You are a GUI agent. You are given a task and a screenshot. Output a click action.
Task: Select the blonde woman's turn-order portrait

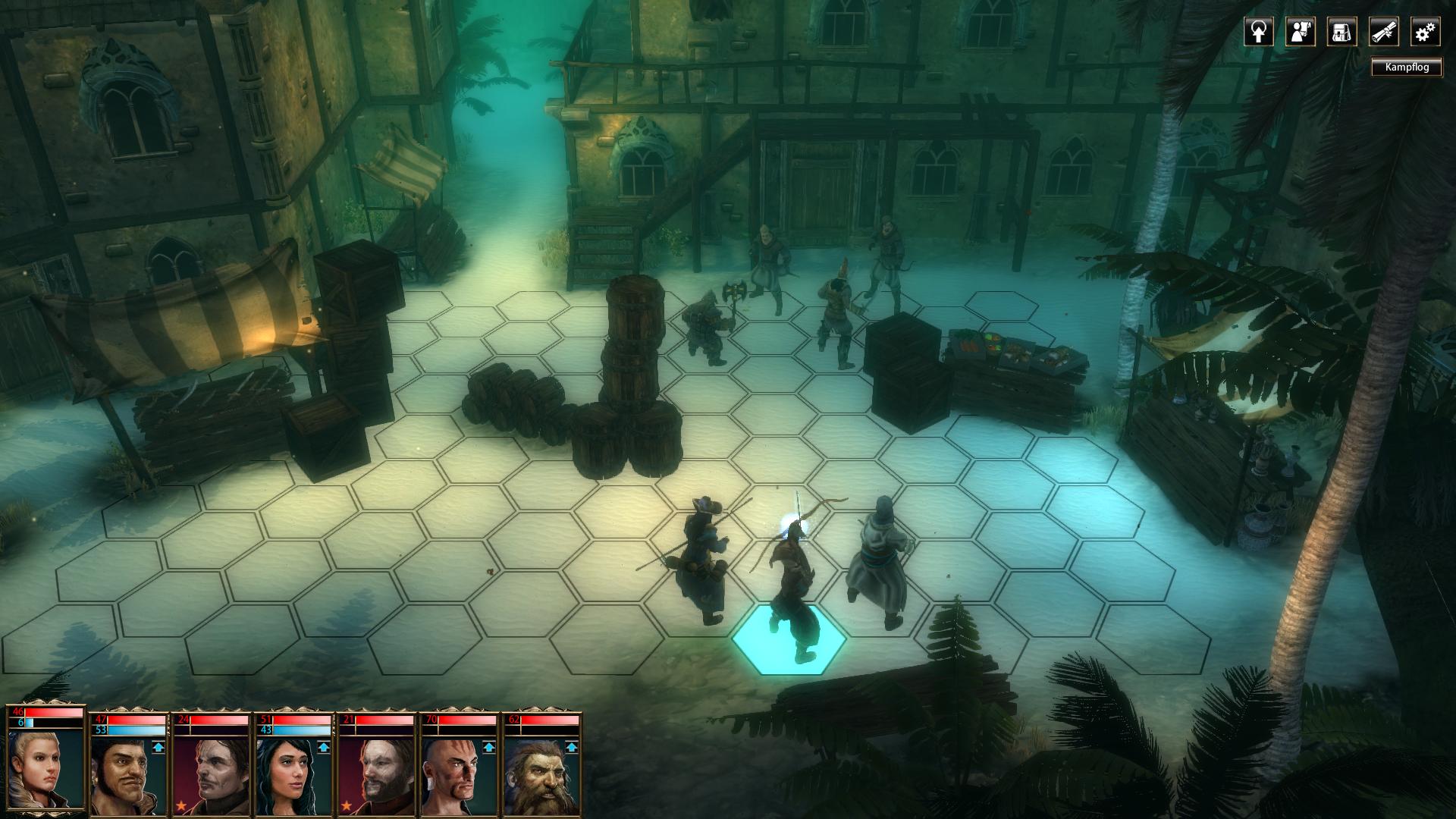point(45,766)
